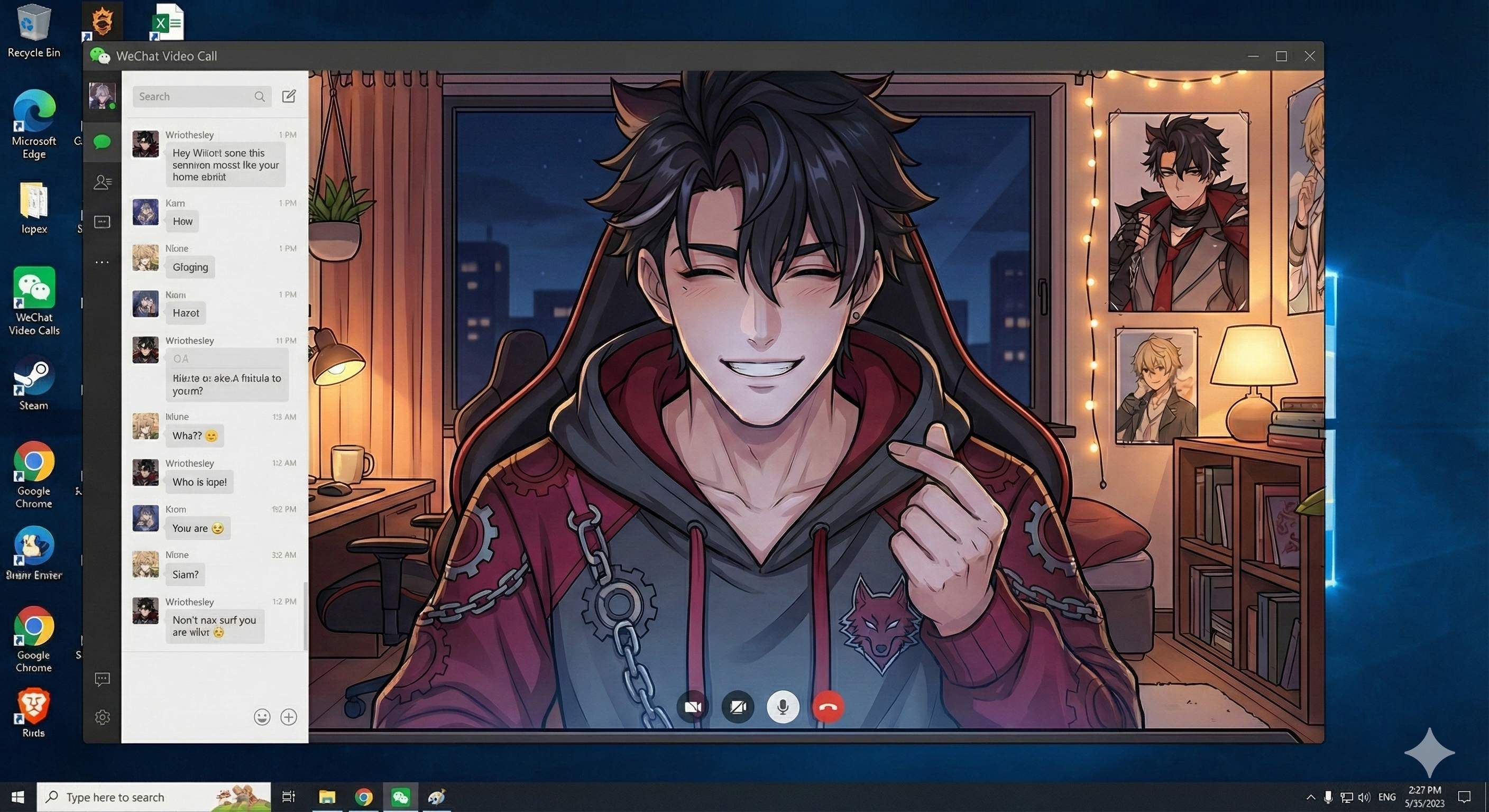This screenshot has height=812, width=1489.
Task: Open the profile avatar at the sidebar top
Action: [102, 95]
